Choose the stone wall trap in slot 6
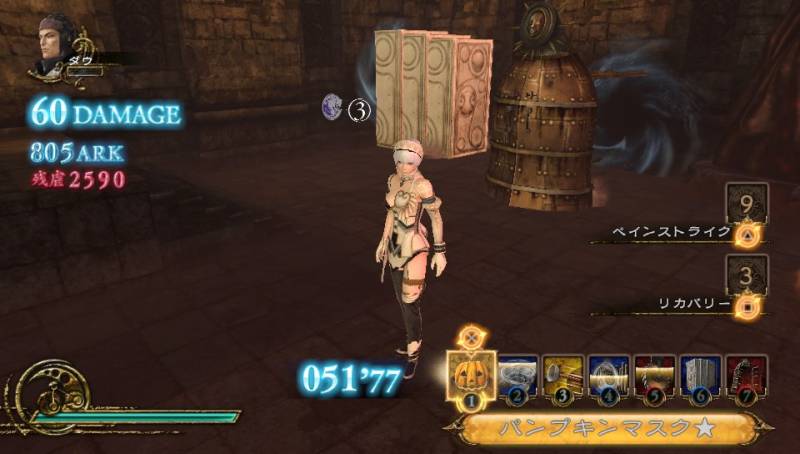Image resolution: width=800 pixels, height=454 pixels. pyautogui.click(x=700, y=377)
